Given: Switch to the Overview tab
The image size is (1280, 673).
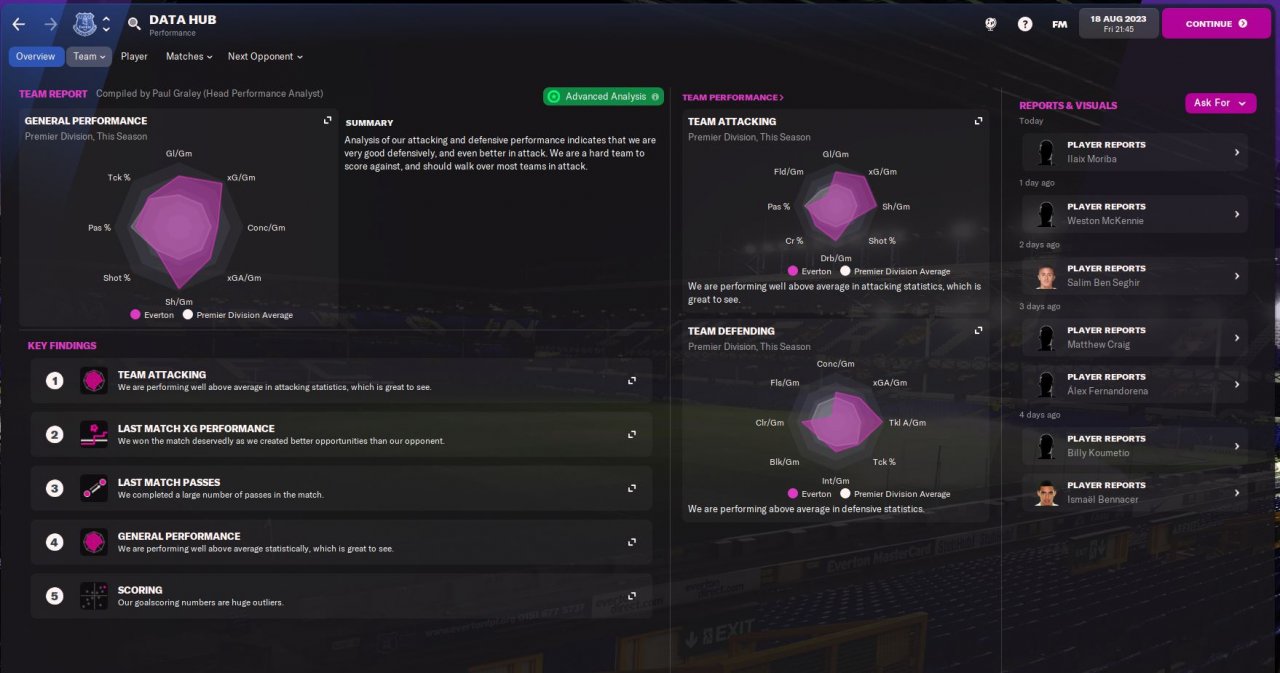Looking at the screenshot, I should point(36,57).
